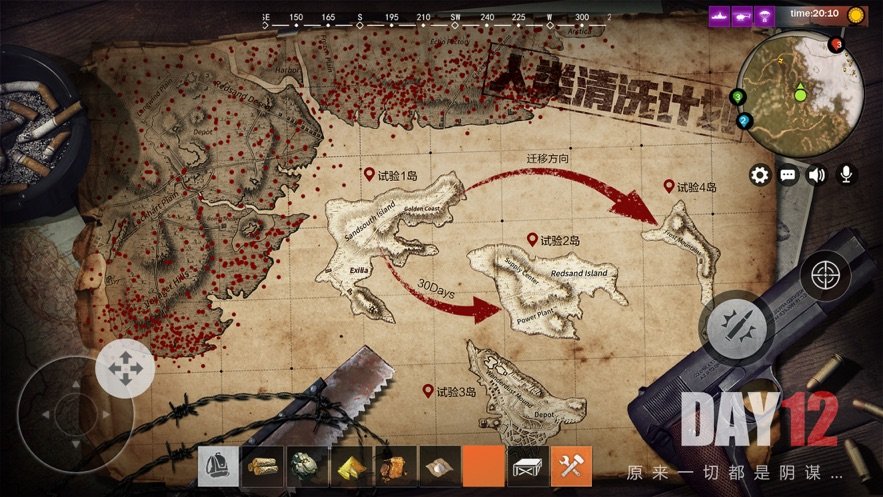The height and width of the screenshot is (497, 883).
Task: Select the green stone ore slot
Action: coord(306,466)
